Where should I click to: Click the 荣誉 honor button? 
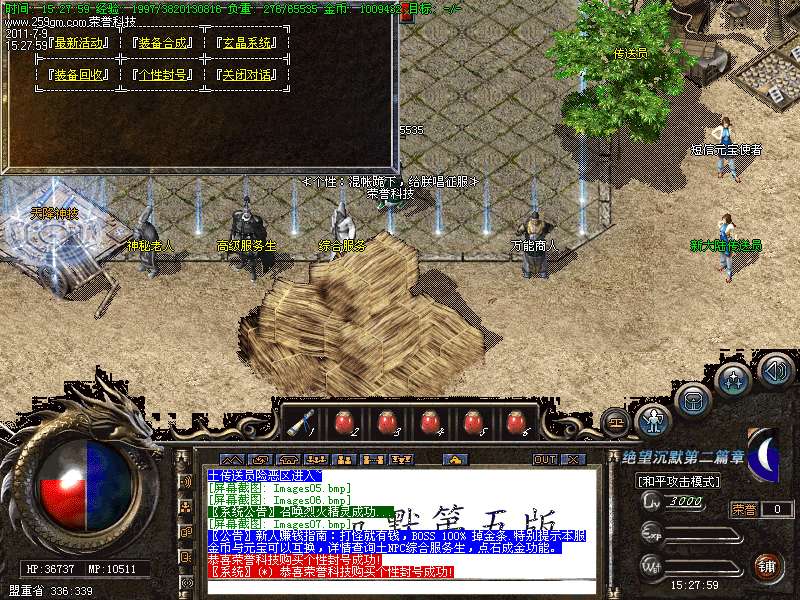[745, 509]
